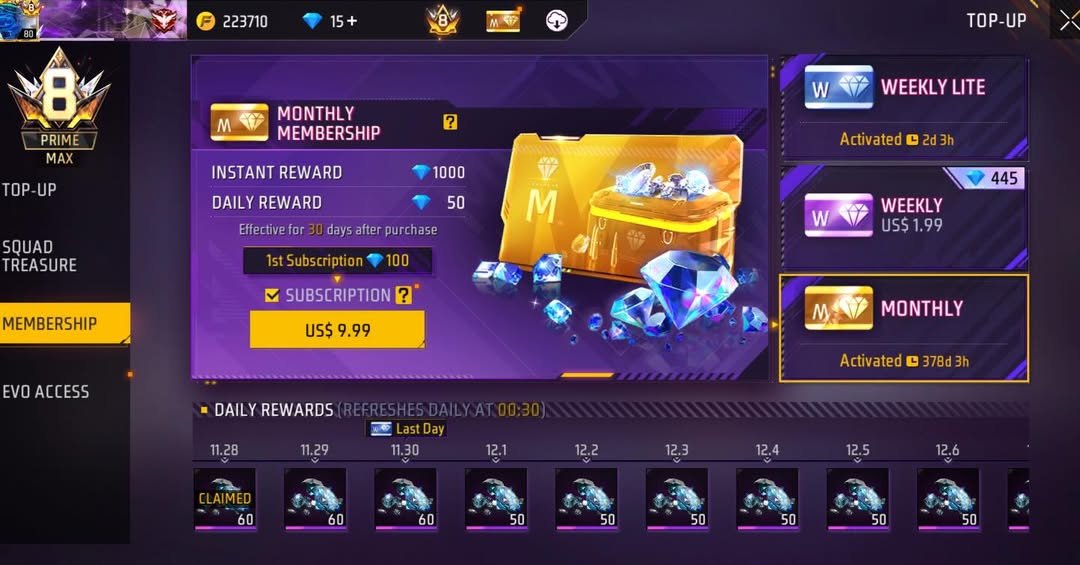1080x565 pixels.
Task: Open the gold coin balance
Action: [232, 21]
